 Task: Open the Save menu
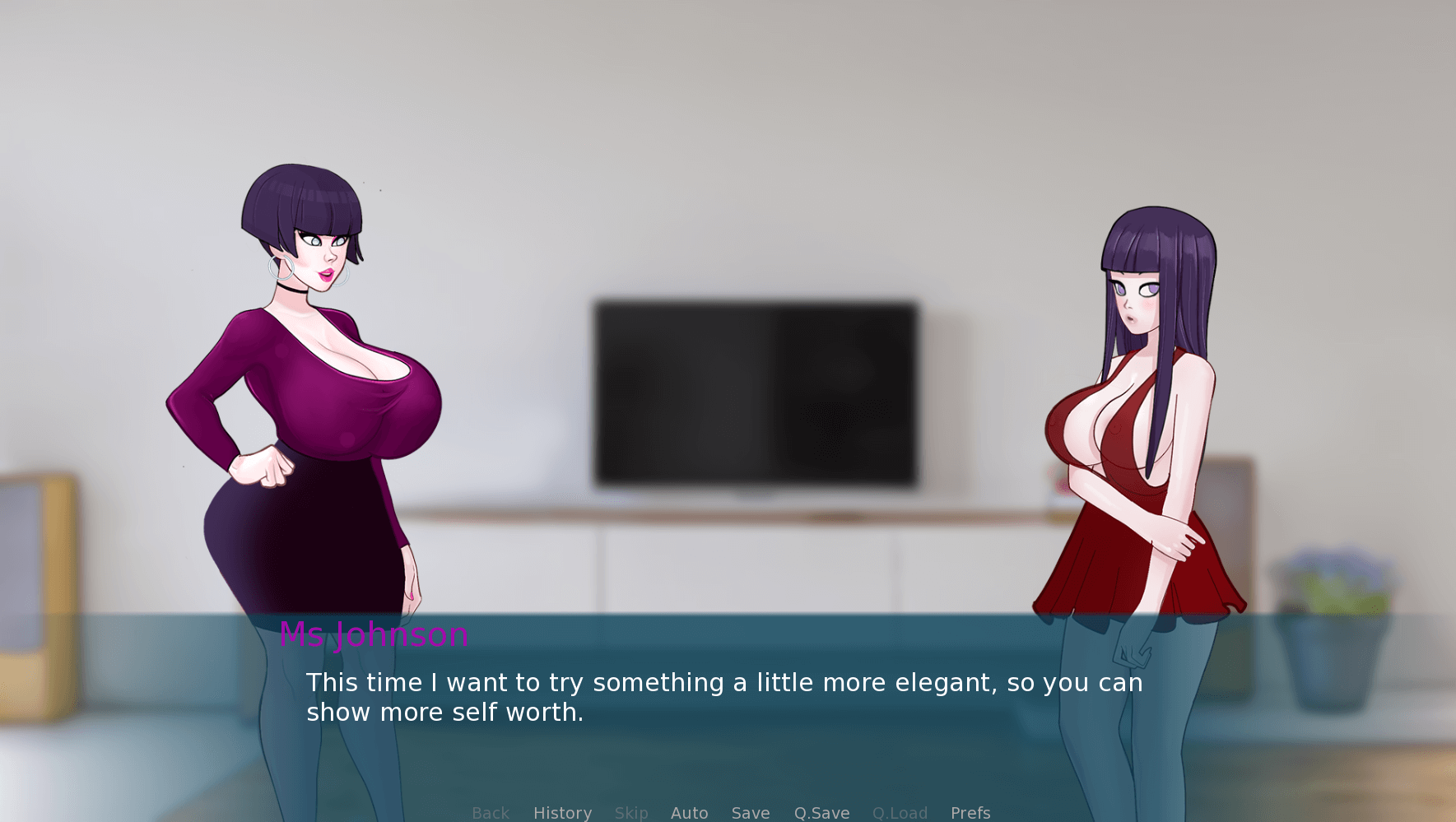(751, 813)
